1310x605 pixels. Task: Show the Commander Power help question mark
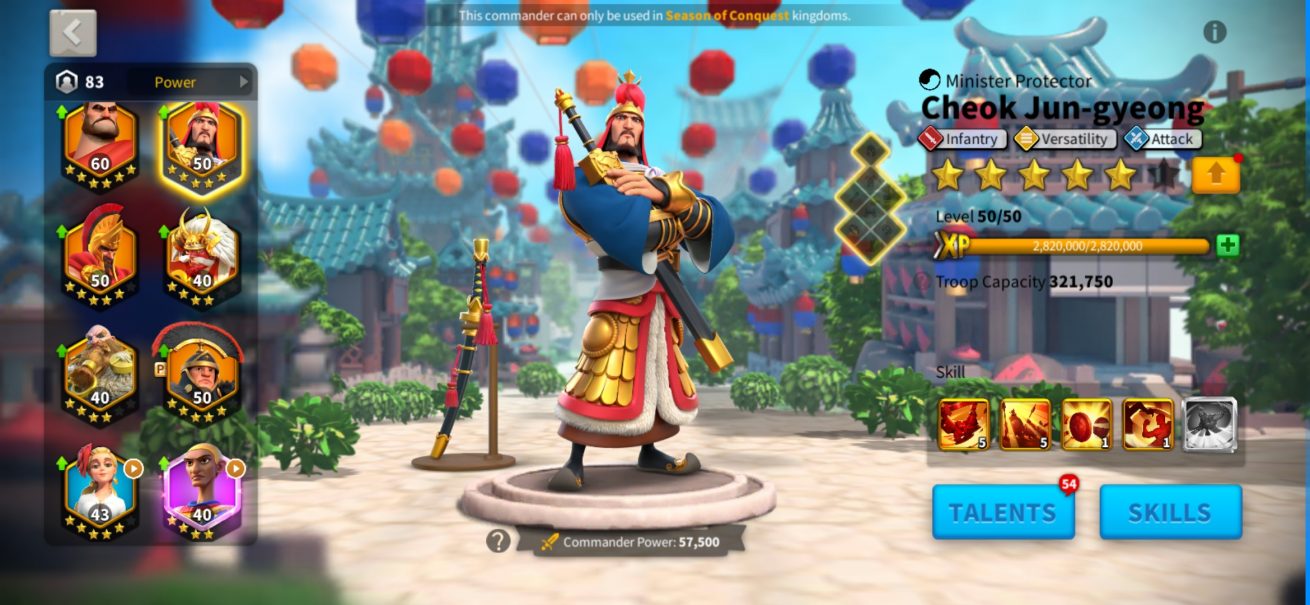click(x=498, y=541)
